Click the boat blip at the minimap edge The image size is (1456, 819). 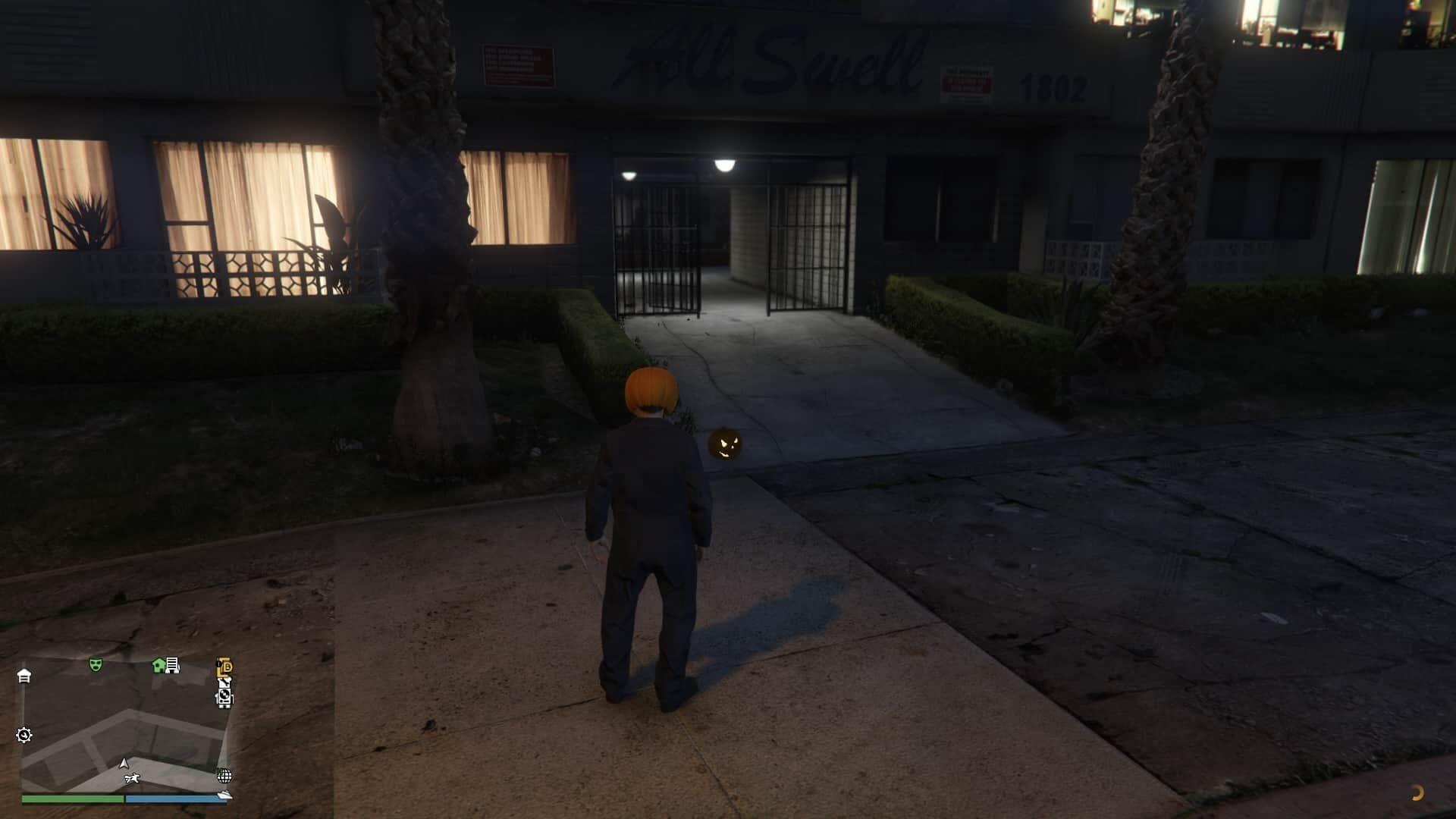tap(224, 795)
